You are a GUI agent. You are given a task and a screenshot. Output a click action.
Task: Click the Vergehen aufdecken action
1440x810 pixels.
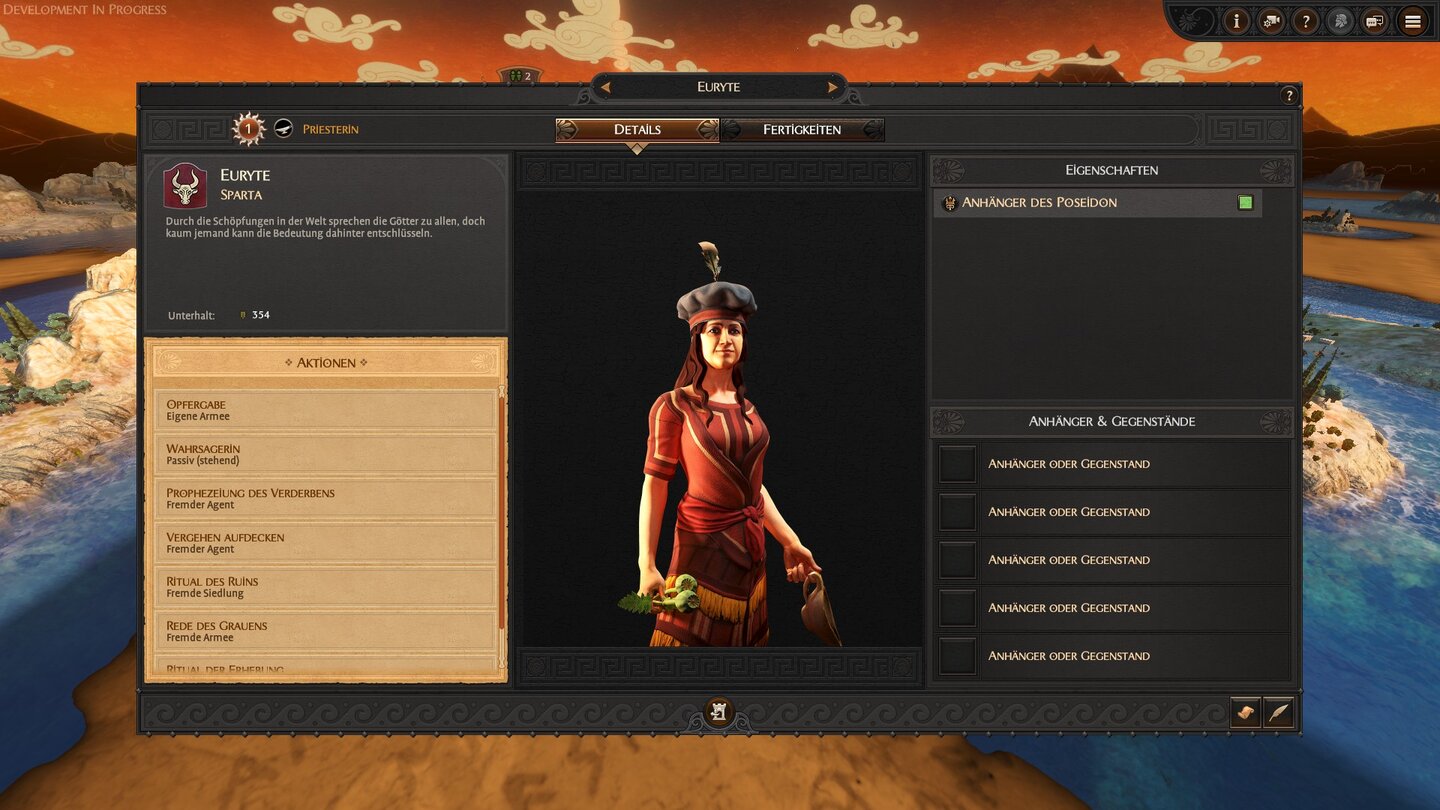point(325,542)
